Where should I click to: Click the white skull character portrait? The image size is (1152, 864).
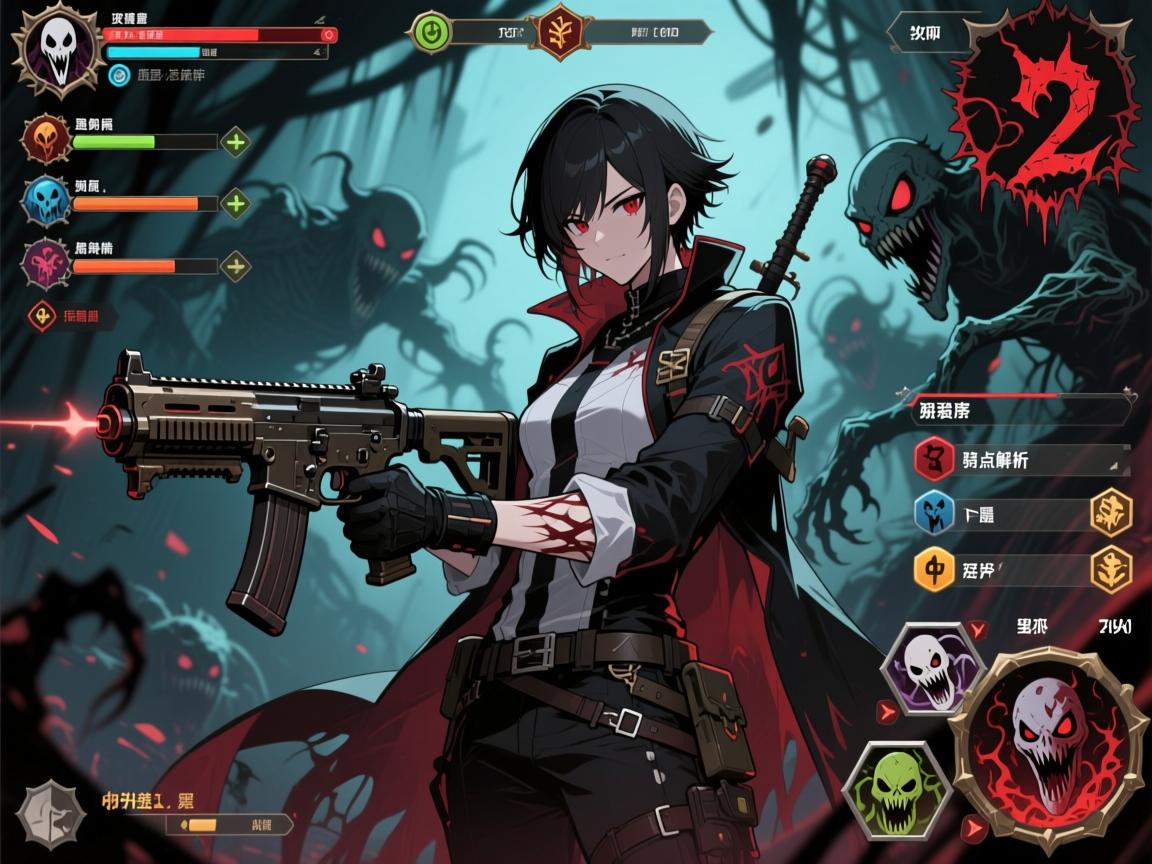pyautogui.click(x=56, y=50)
